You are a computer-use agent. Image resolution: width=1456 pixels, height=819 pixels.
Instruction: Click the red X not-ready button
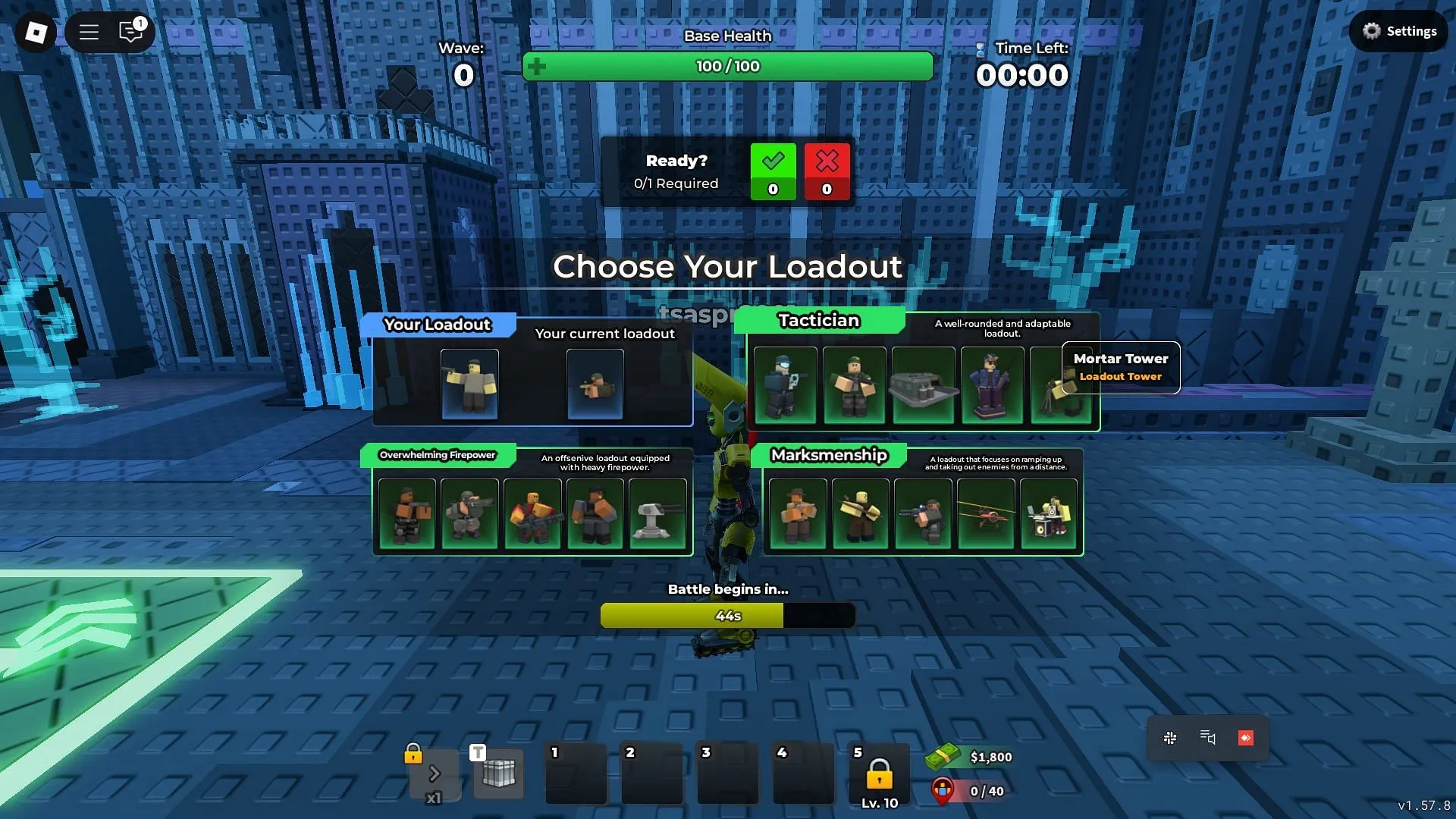(x=827, y=171)
